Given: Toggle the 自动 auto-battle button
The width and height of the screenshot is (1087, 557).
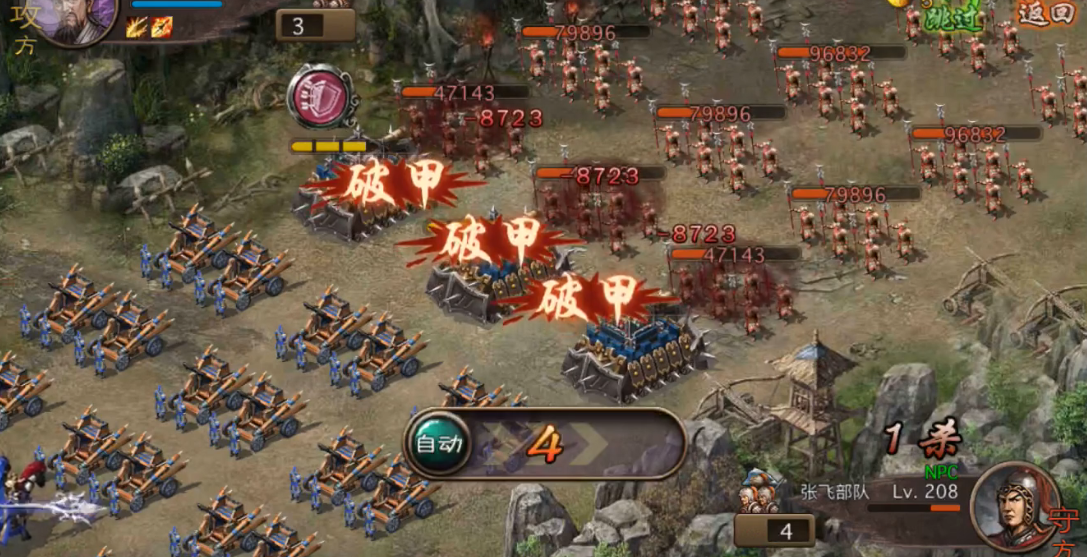Looking at the screenshot, I should pyautogui.click(x=437, y=443).
